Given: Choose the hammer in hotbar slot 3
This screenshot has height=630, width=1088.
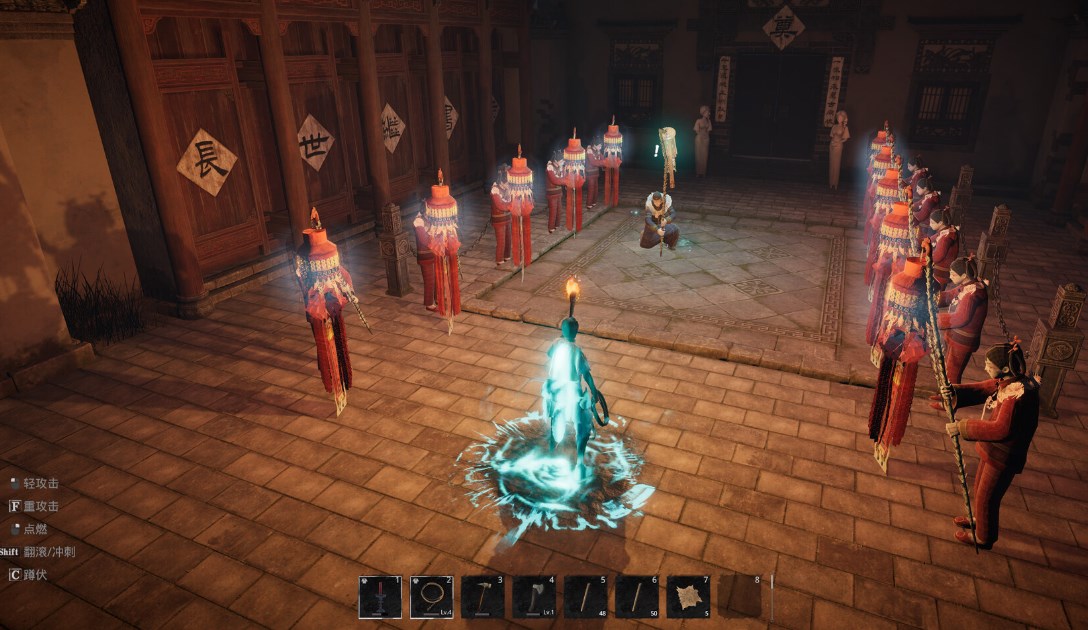Looking at the screenshot, I should pos(482,597).
